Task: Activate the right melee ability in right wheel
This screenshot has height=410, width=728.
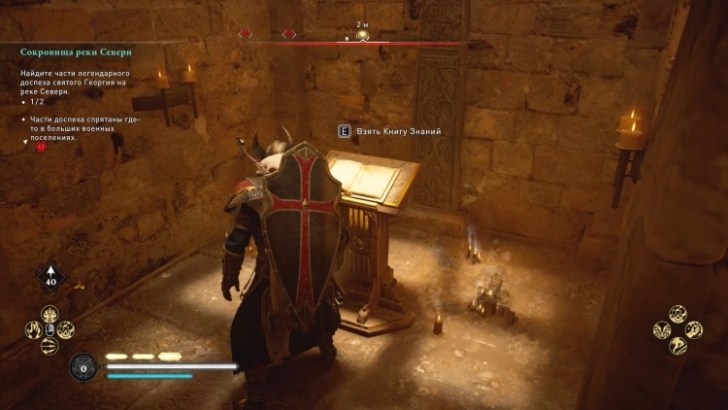Action: click(693, 329)
